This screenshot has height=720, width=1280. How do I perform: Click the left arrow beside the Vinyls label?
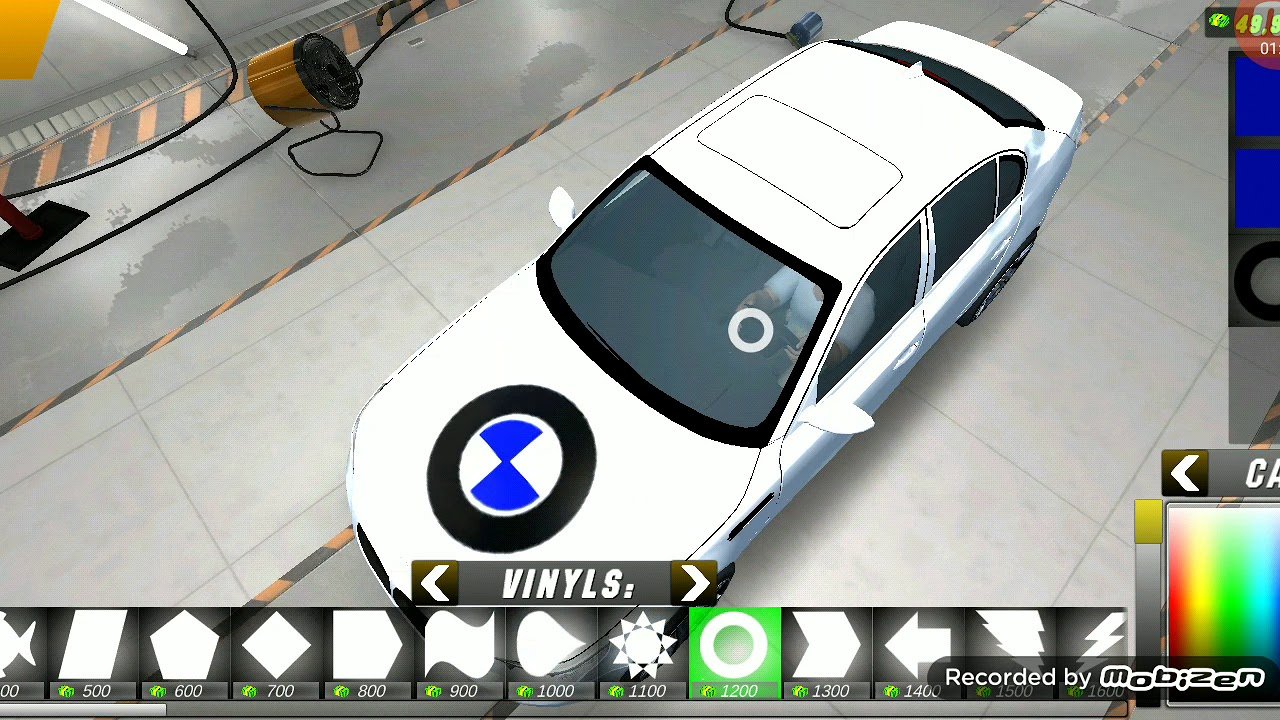click(435, 583)
